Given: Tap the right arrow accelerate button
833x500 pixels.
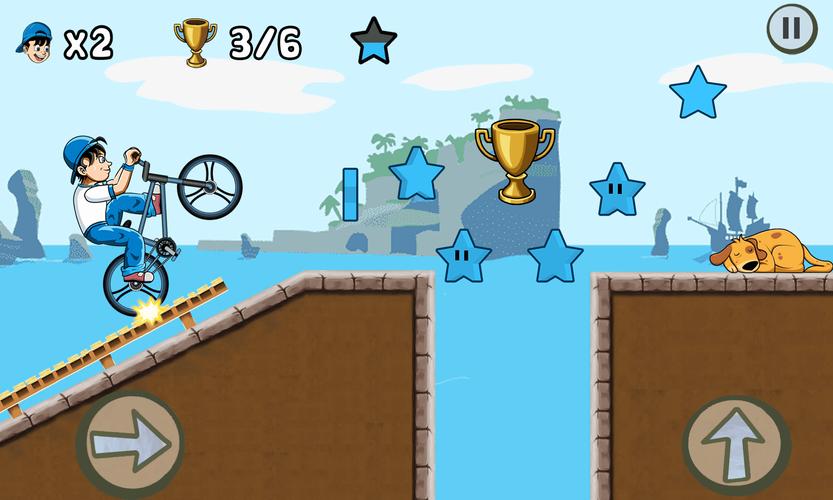Looking at the screenshot, I should 130,441.
